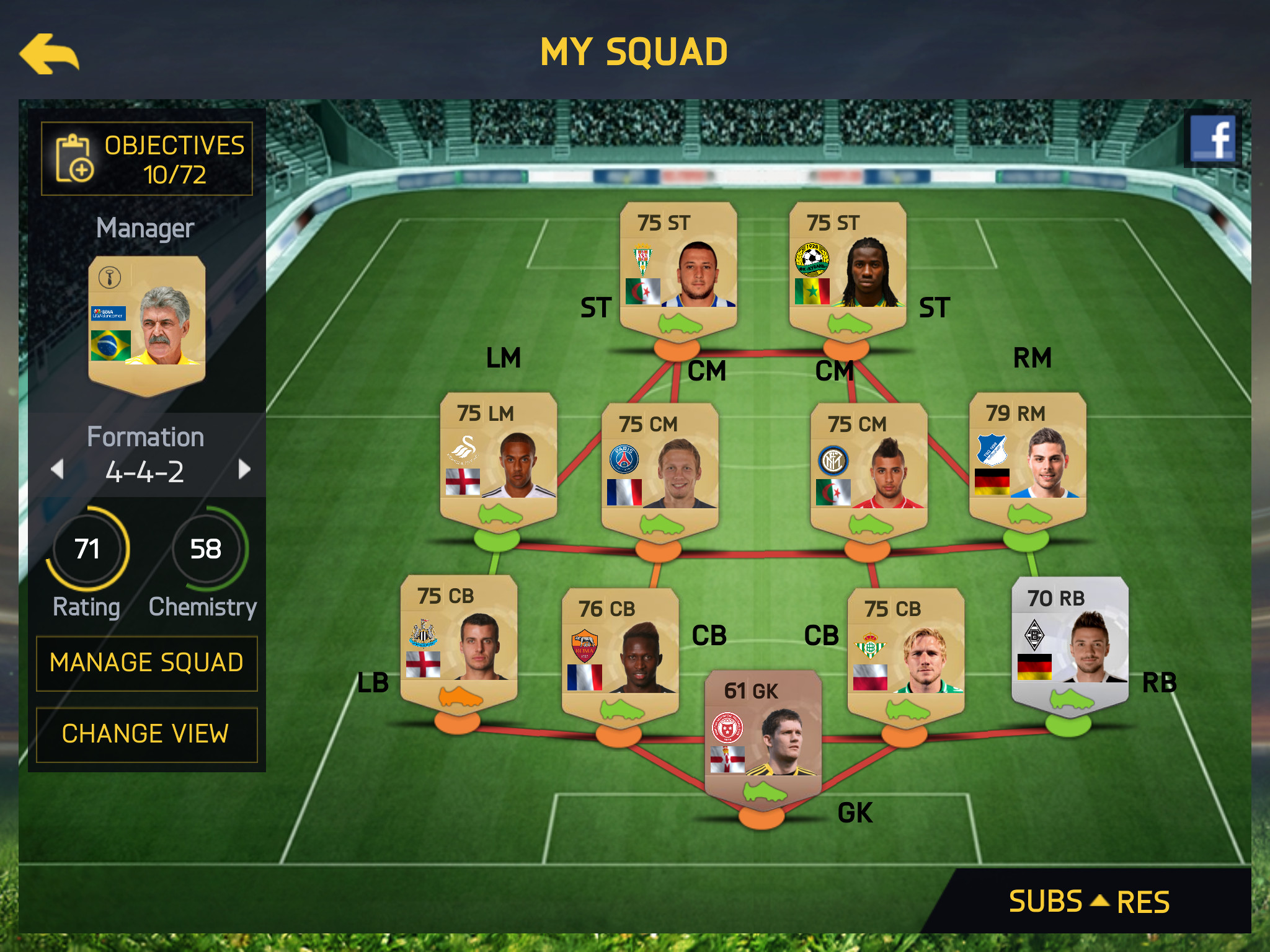Select the 75 CB card with Newcastle badge
The height and width of the screenshot is (952, 1270).
459,642
